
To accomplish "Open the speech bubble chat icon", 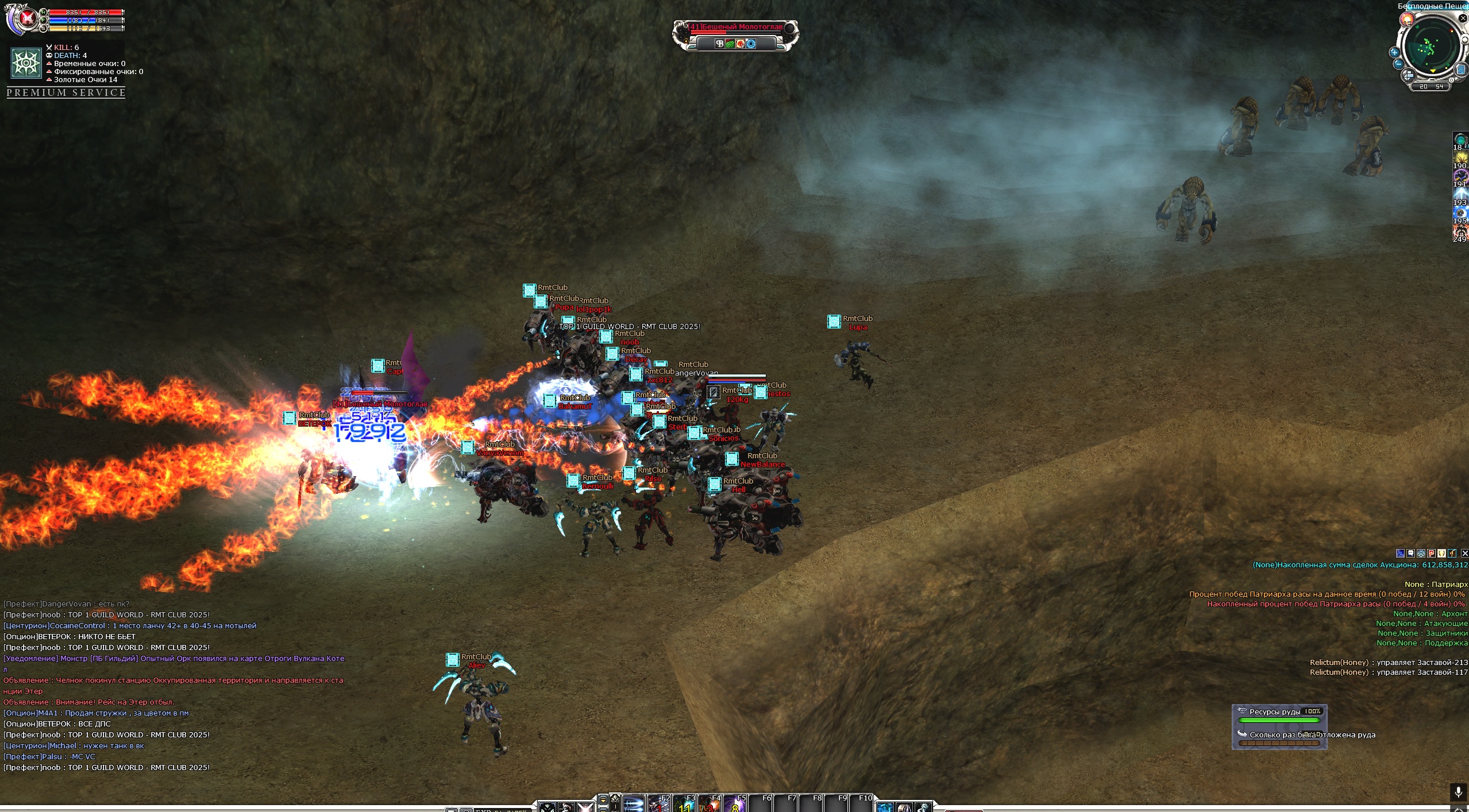I will 1410,554.
